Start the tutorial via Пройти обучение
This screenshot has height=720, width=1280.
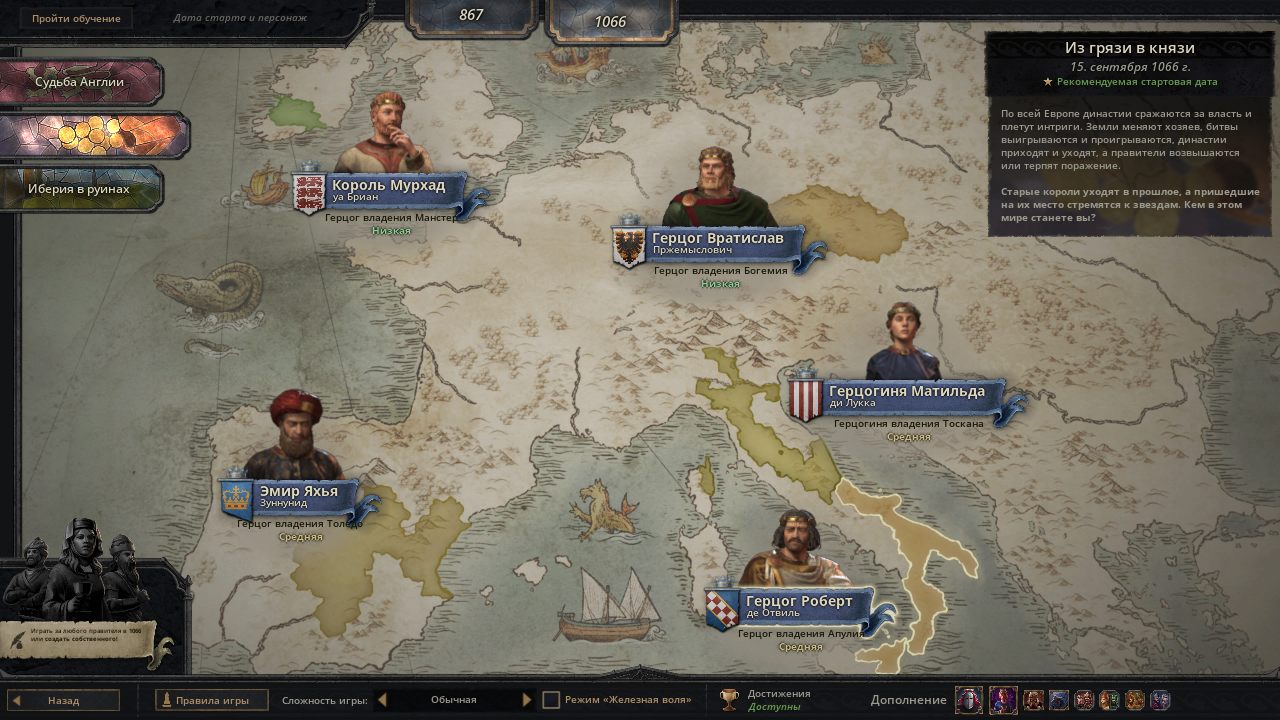(x=76, y=19)
